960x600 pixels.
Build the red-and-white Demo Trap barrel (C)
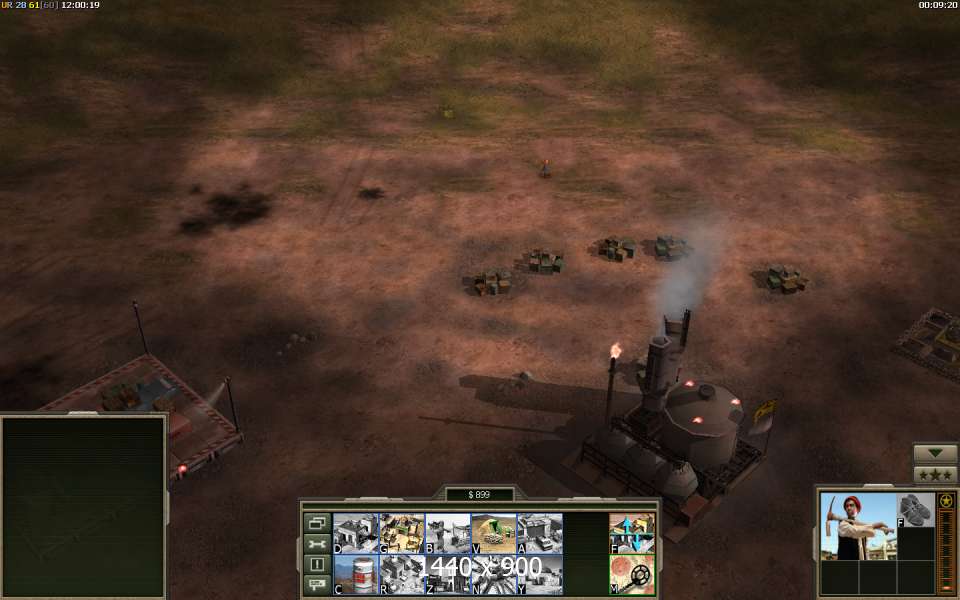tap(355, 574)
